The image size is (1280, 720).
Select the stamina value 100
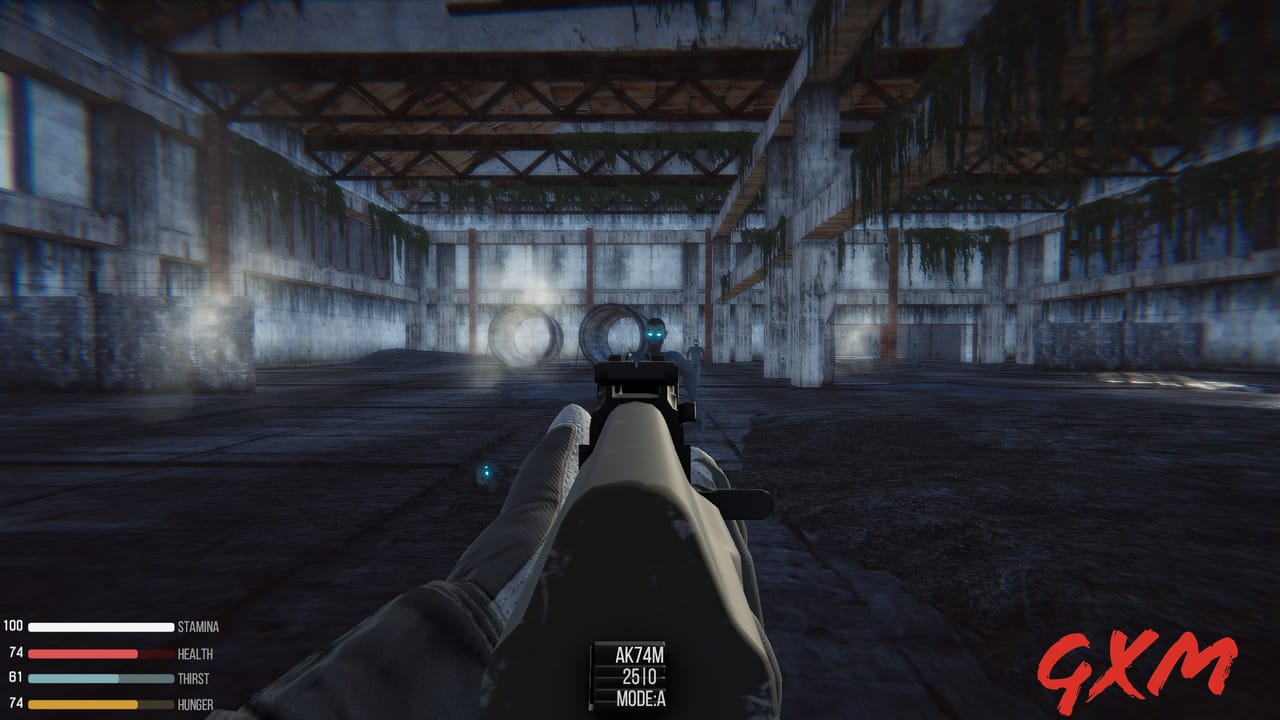click(12, 628)
